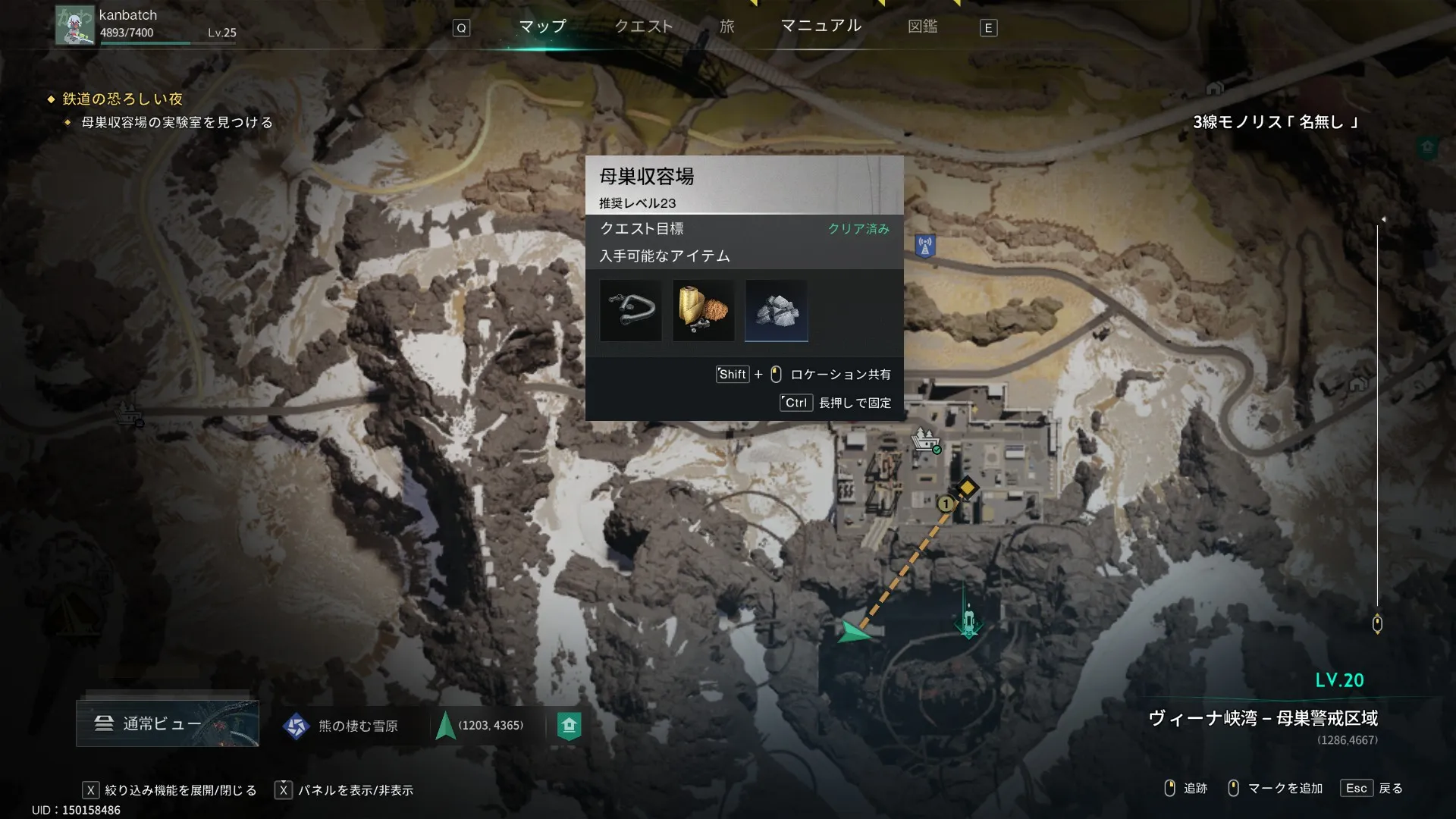
Task: Click the numbered waypoint marker 1
Action: tap(945, 504)
